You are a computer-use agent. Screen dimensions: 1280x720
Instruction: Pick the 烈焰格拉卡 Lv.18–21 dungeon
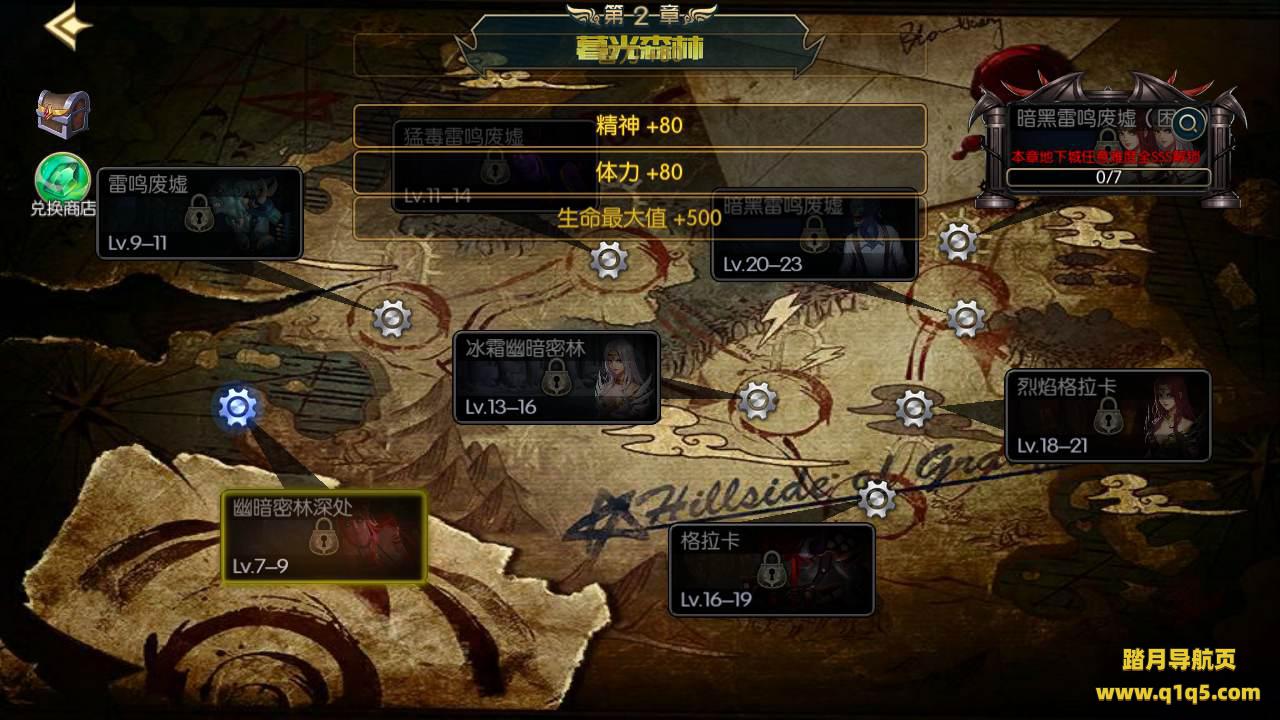tap(1108, 416)
